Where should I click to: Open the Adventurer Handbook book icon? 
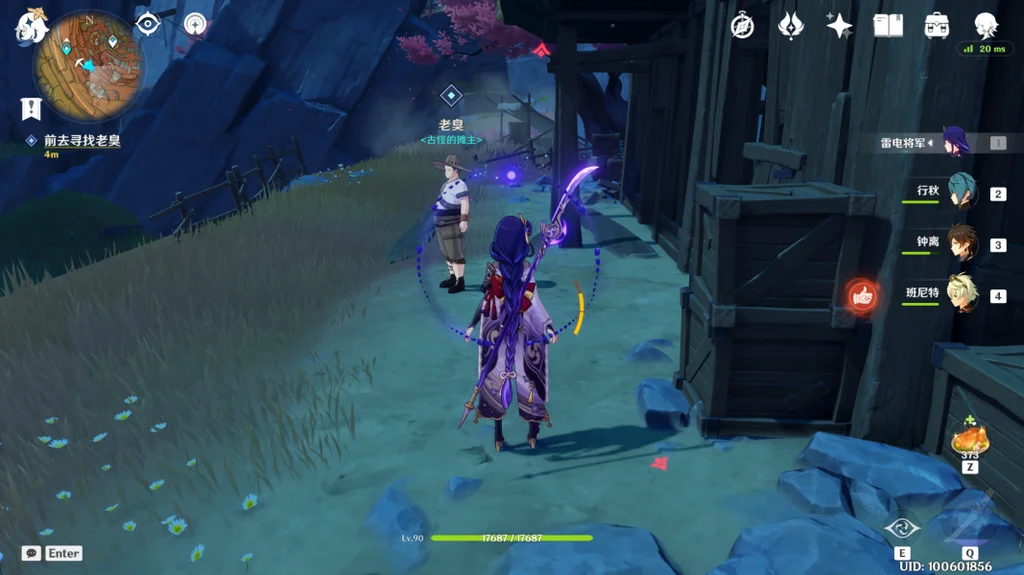pos(888,26)
